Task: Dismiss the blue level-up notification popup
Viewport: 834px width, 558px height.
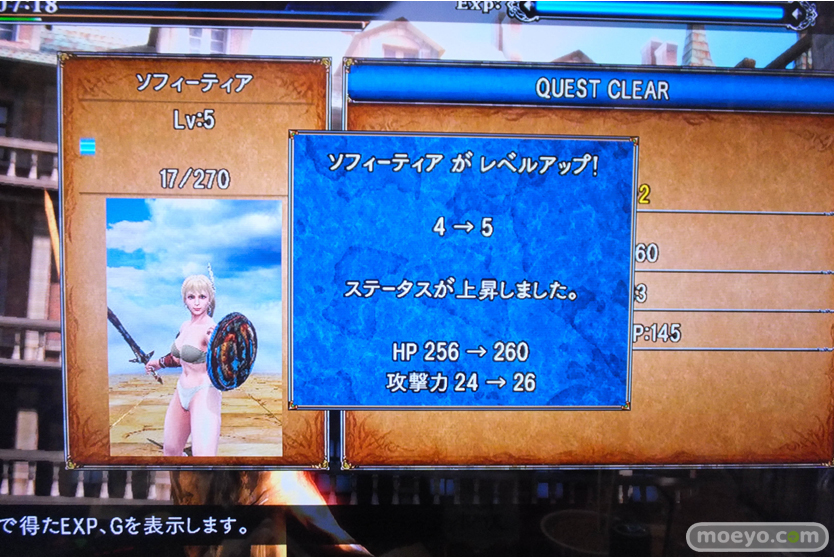Action: [463, 270]
